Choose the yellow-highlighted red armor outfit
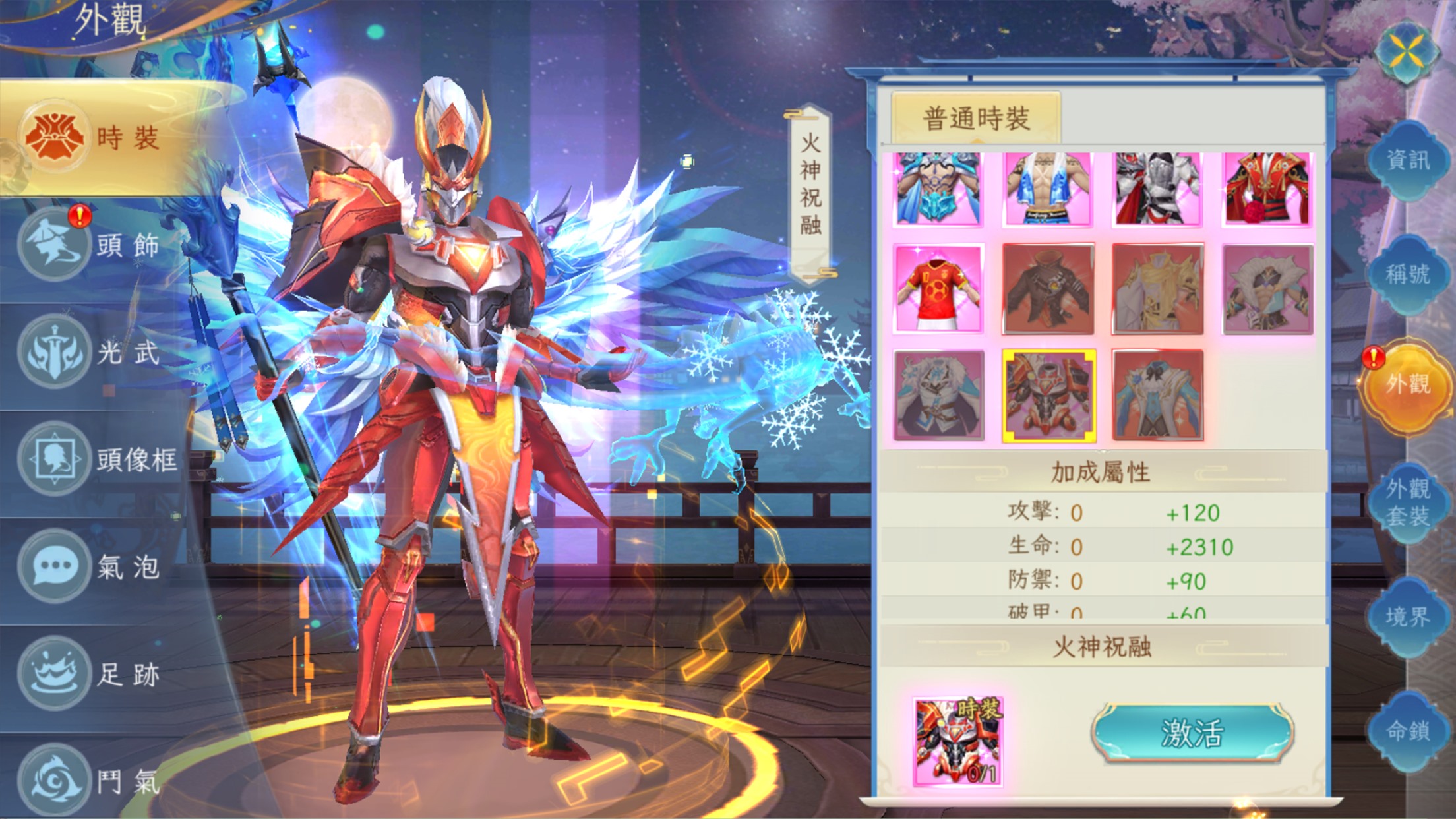This screenshot has height=819, width=1456. coord(1048,396)
